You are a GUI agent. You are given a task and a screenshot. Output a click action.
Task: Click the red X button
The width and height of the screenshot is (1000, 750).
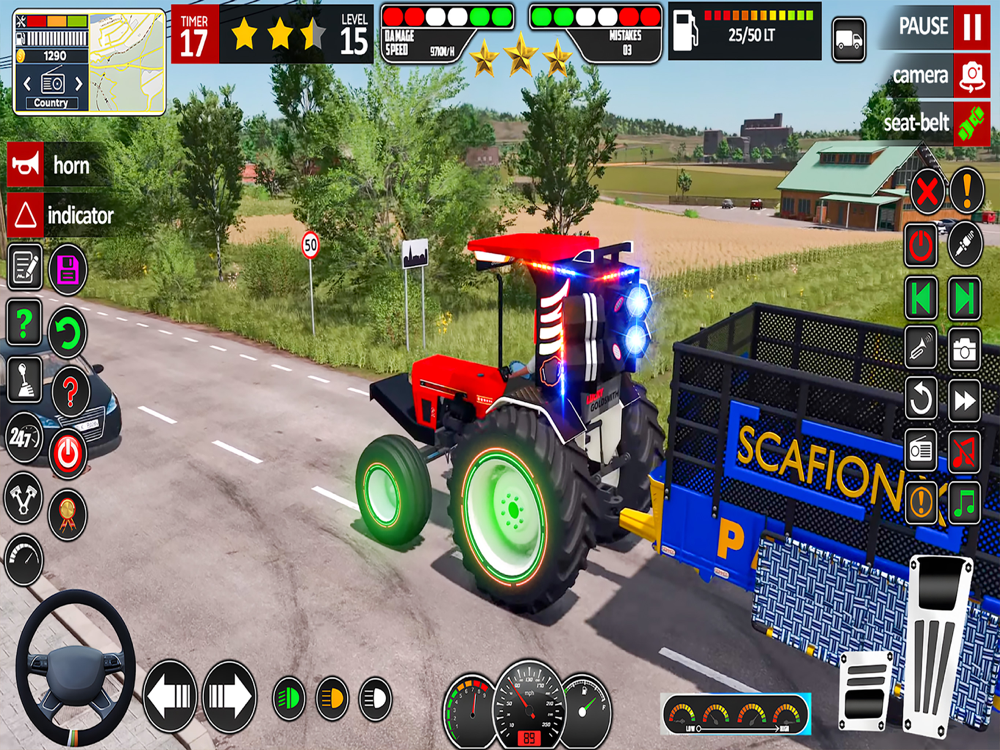928,190
